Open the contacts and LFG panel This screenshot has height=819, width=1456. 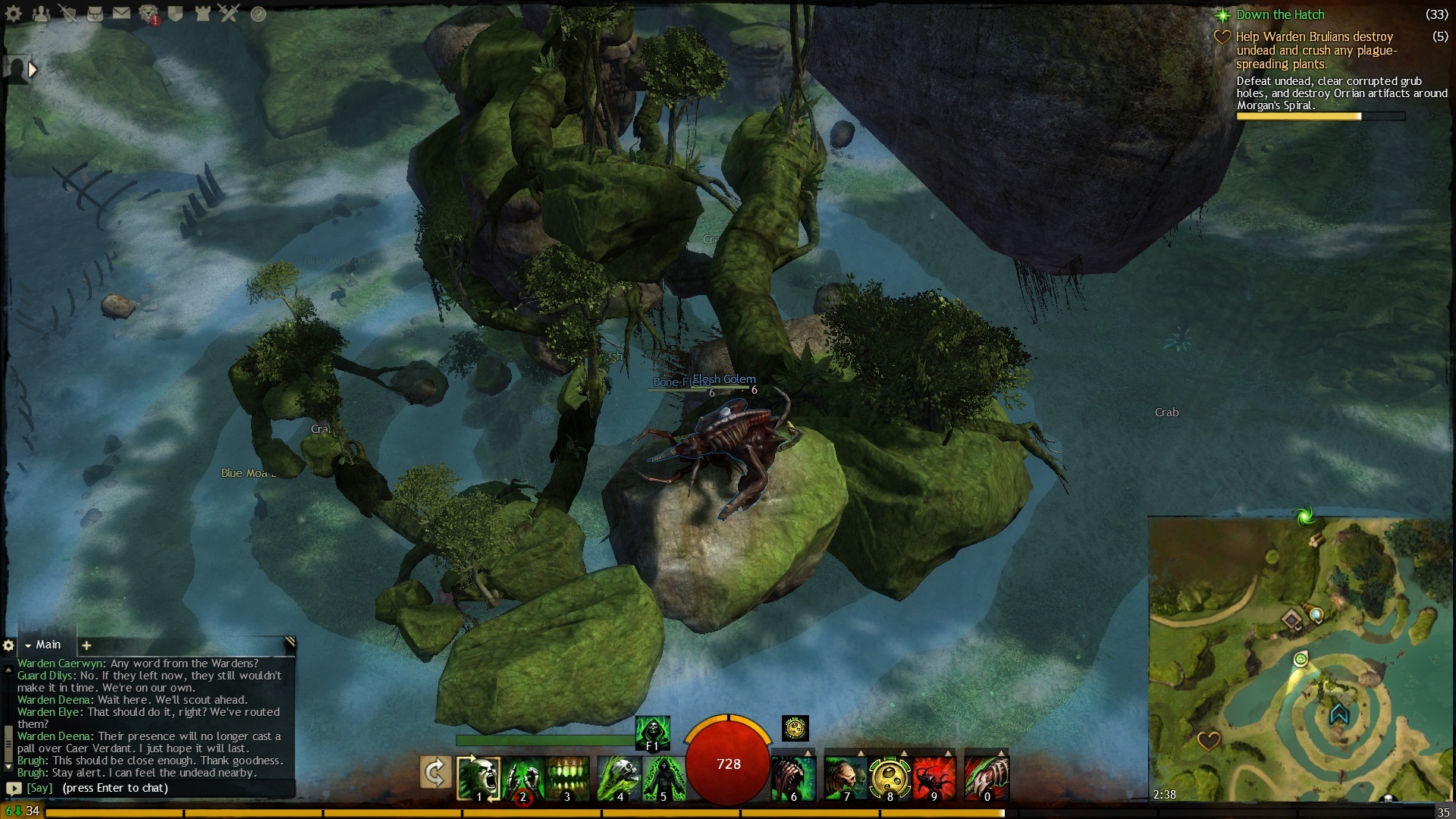[x=41, y=14]
